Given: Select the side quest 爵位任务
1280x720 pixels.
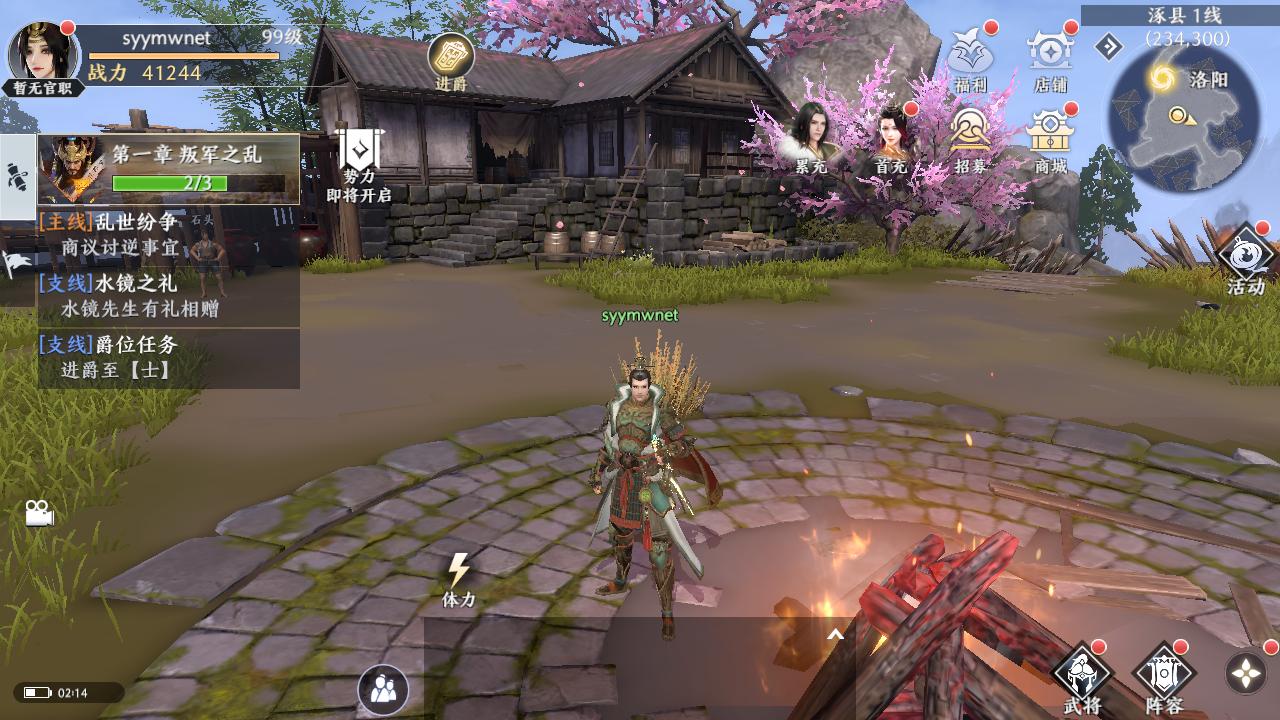Looking at the screenshot, I should [169, 357].
